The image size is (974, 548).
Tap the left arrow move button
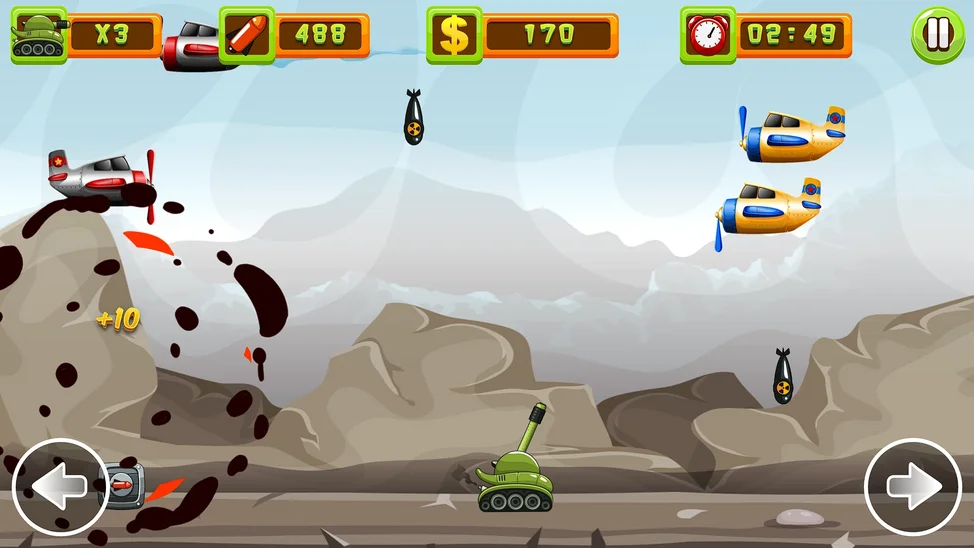click(60, 487)
